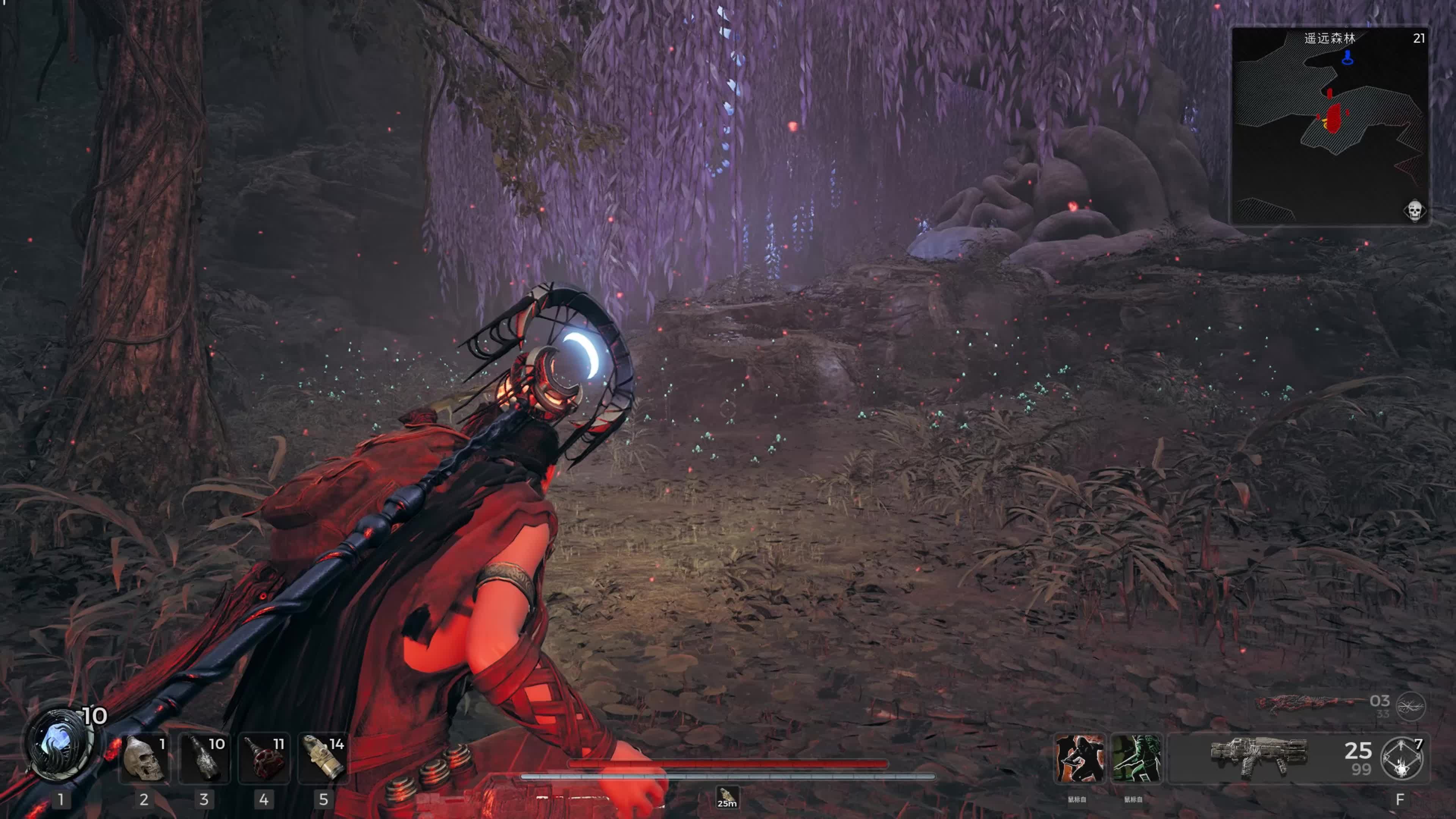Use the grey bottle item with 10 left

(x=204, y=758)
